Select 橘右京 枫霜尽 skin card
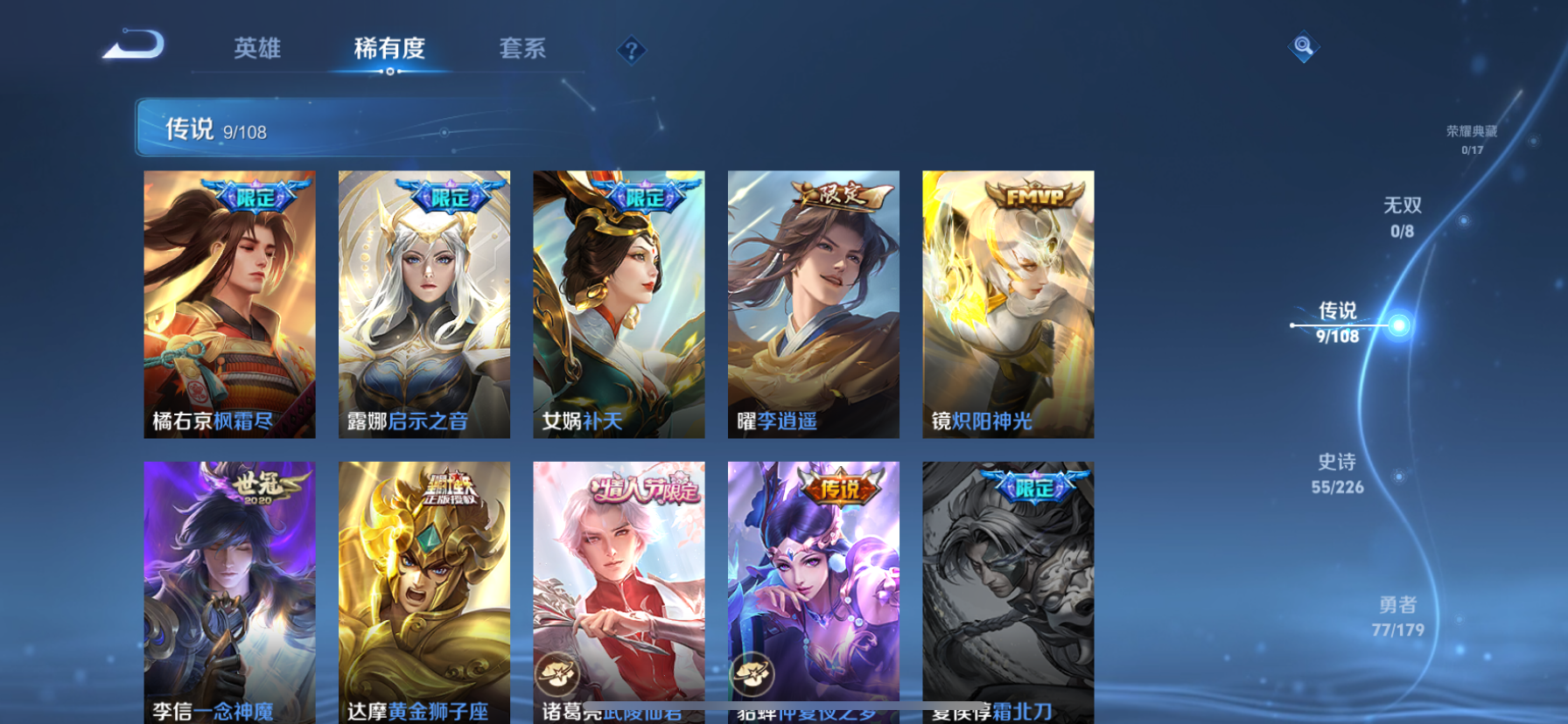 (229, 304)
